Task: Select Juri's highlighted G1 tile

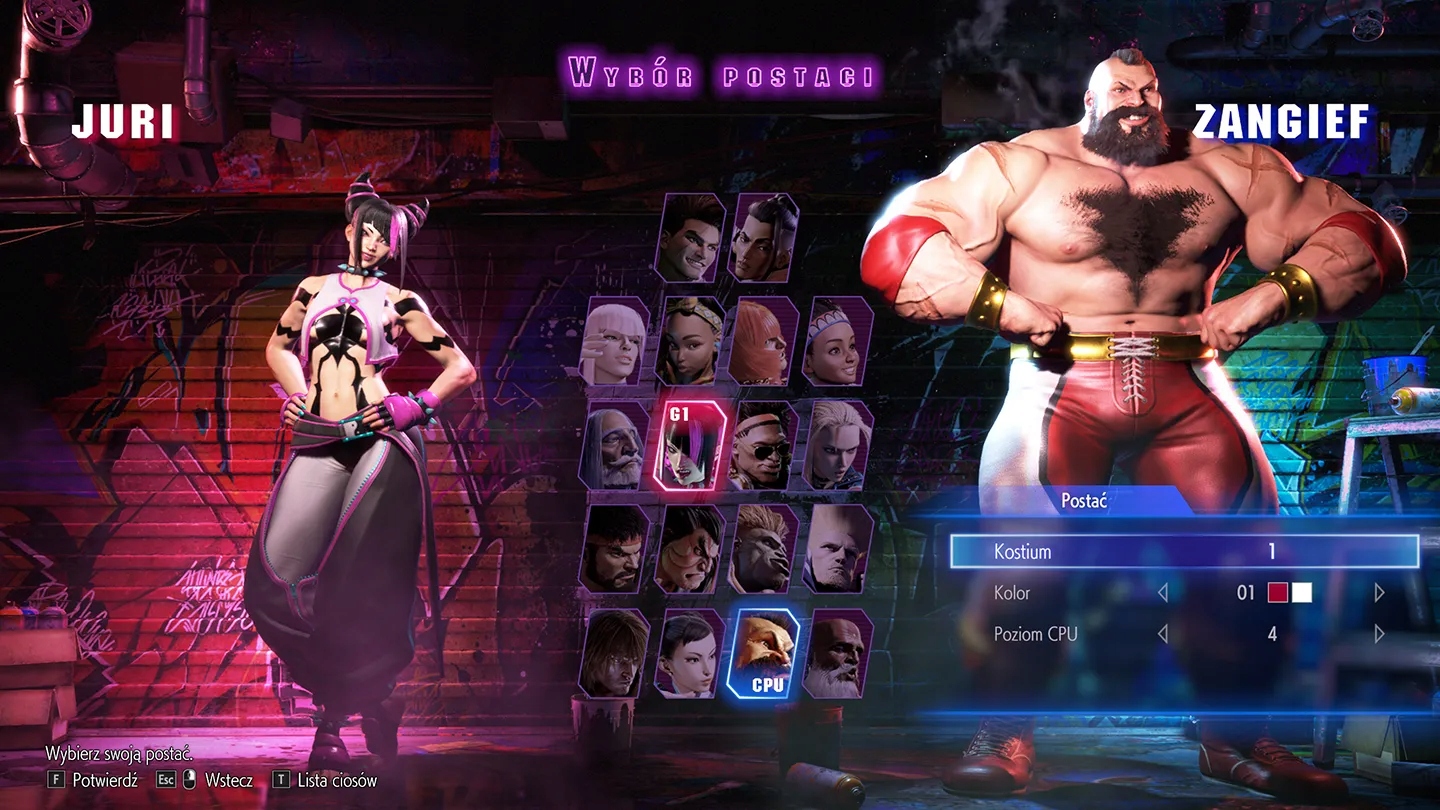Action: point(691,445)
